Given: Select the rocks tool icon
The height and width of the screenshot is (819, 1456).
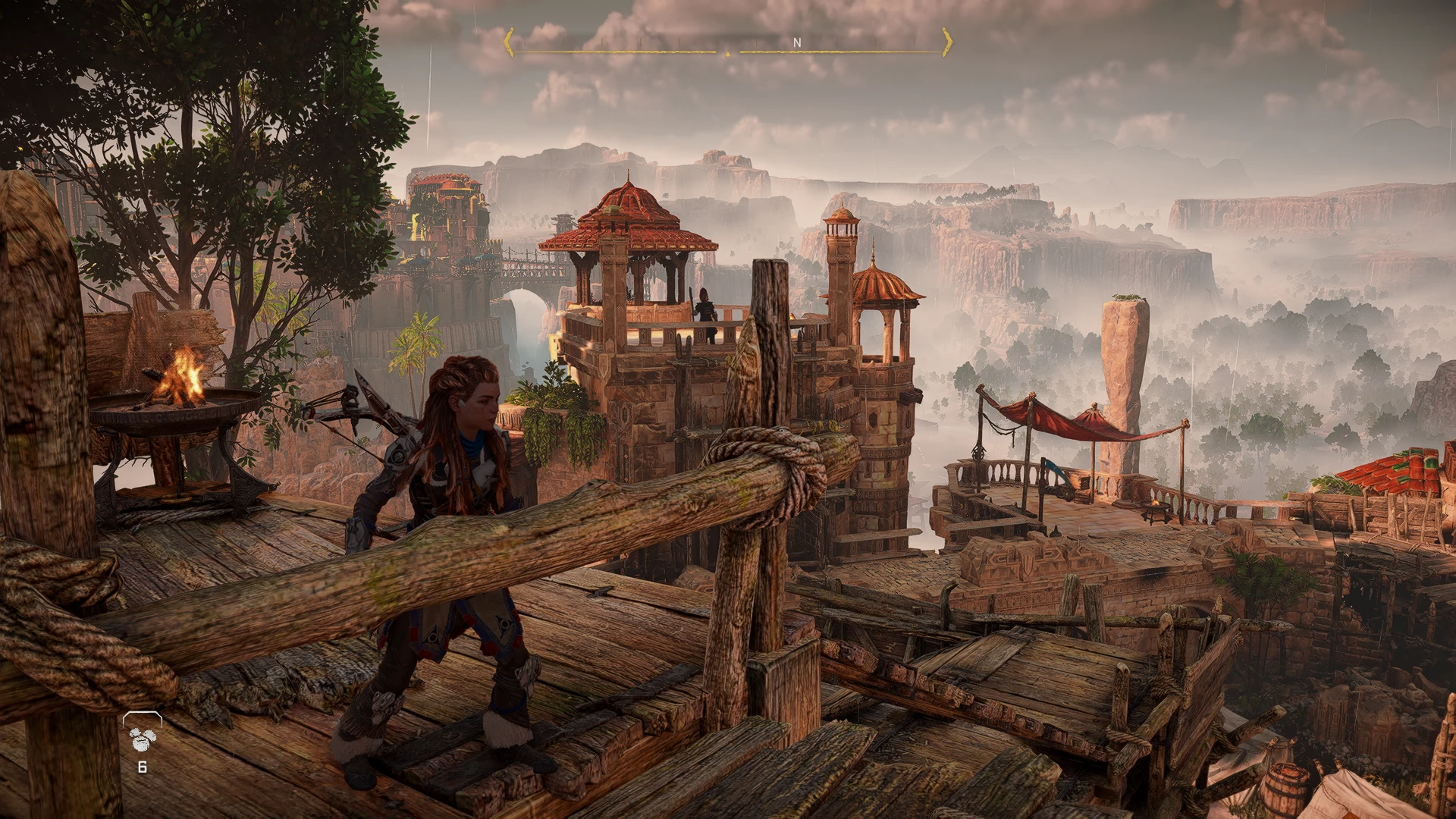Looking at the screenshot, I should pos(142,738).
